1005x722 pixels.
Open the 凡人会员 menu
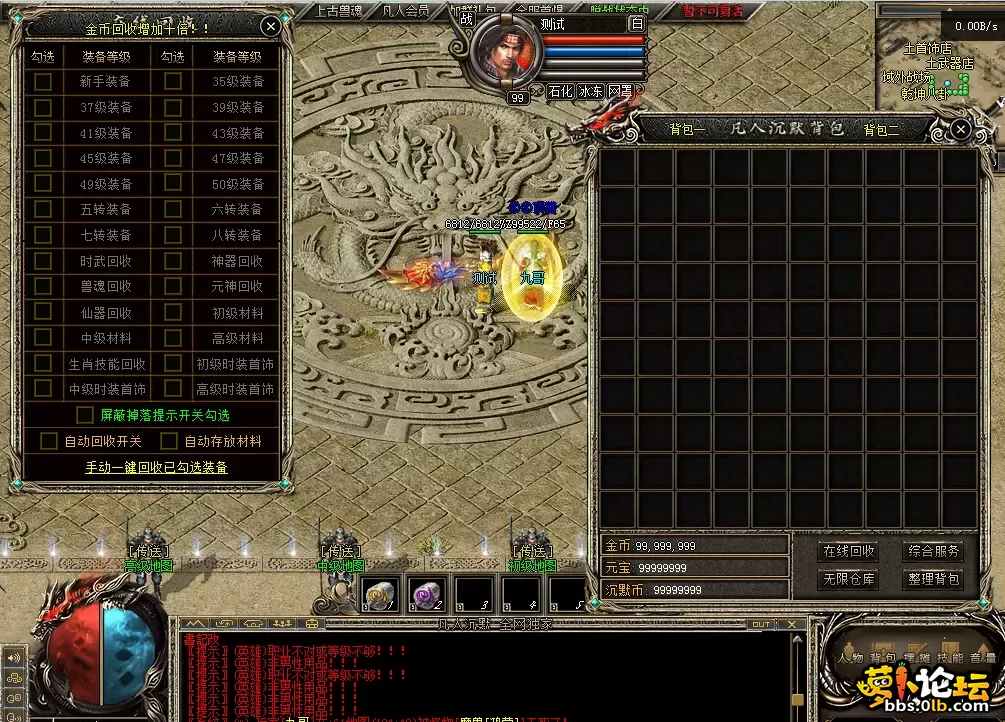coord(406,11)
